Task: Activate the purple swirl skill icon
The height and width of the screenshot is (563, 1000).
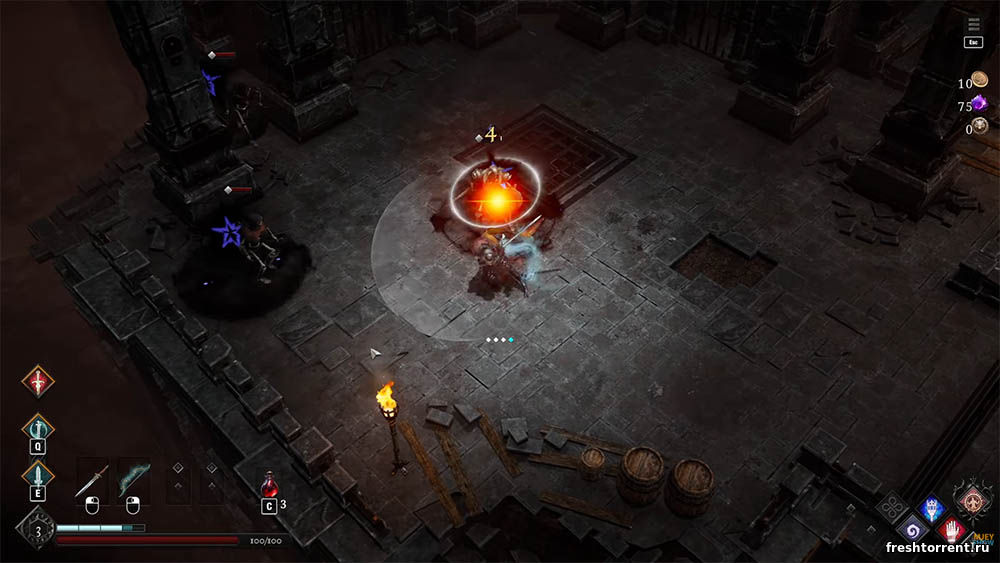Action: [x=912, y=530]
